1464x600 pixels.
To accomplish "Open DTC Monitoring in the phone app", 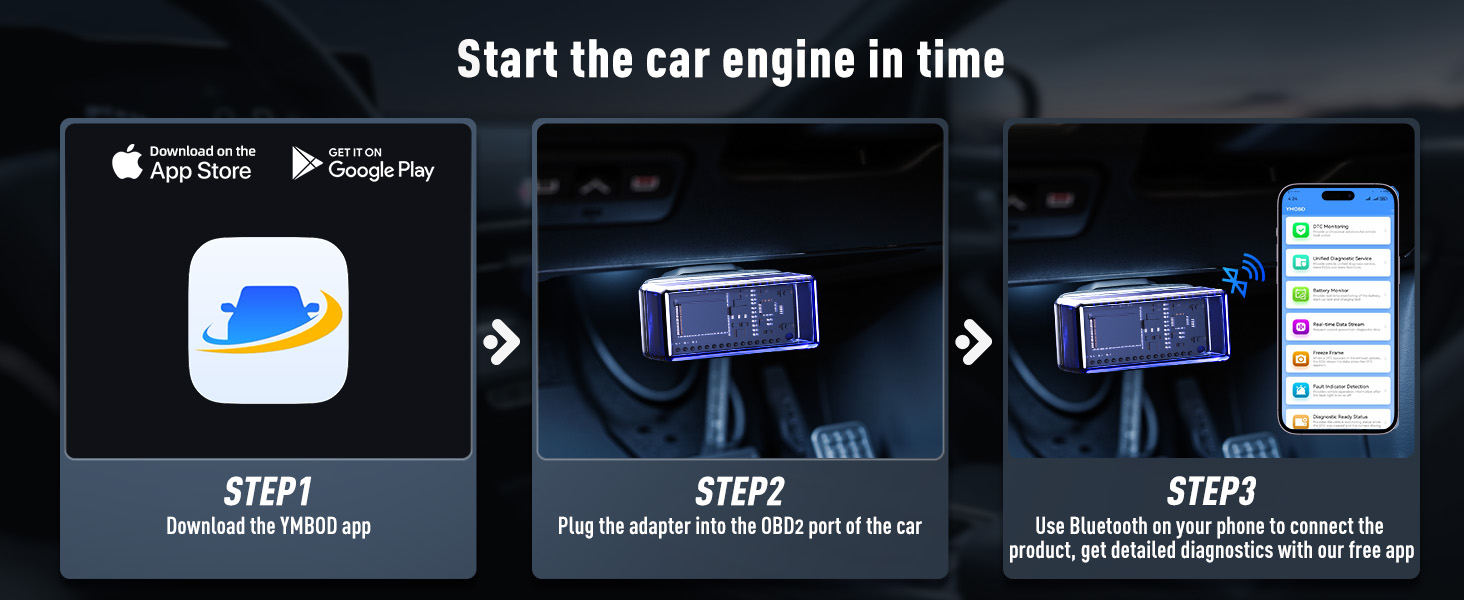I will tap(1338, 231).
